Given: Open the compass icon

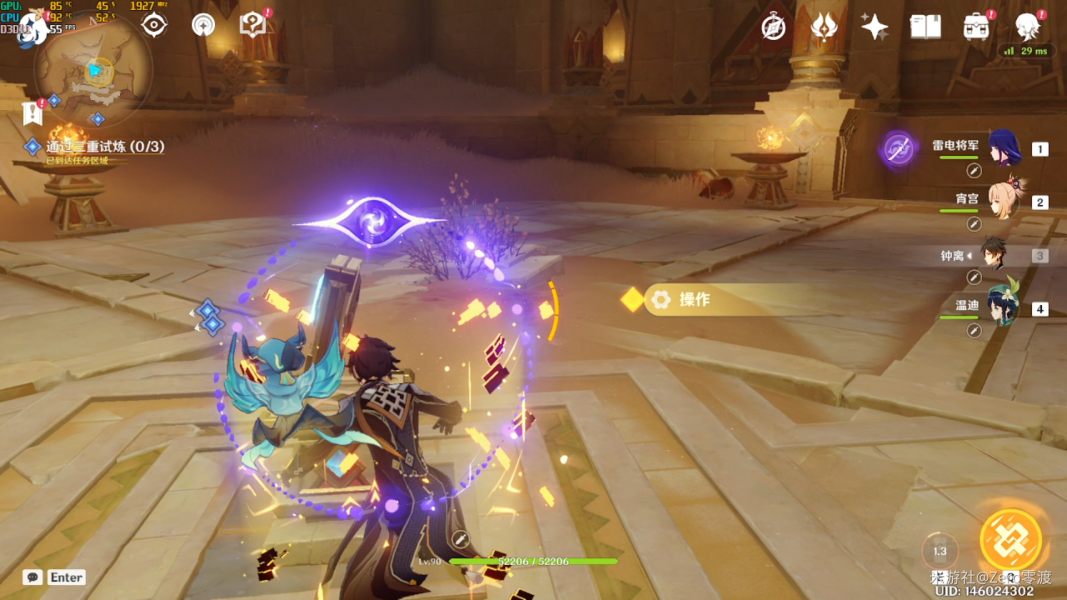Looking at the screenshot, I should point(773,27).
